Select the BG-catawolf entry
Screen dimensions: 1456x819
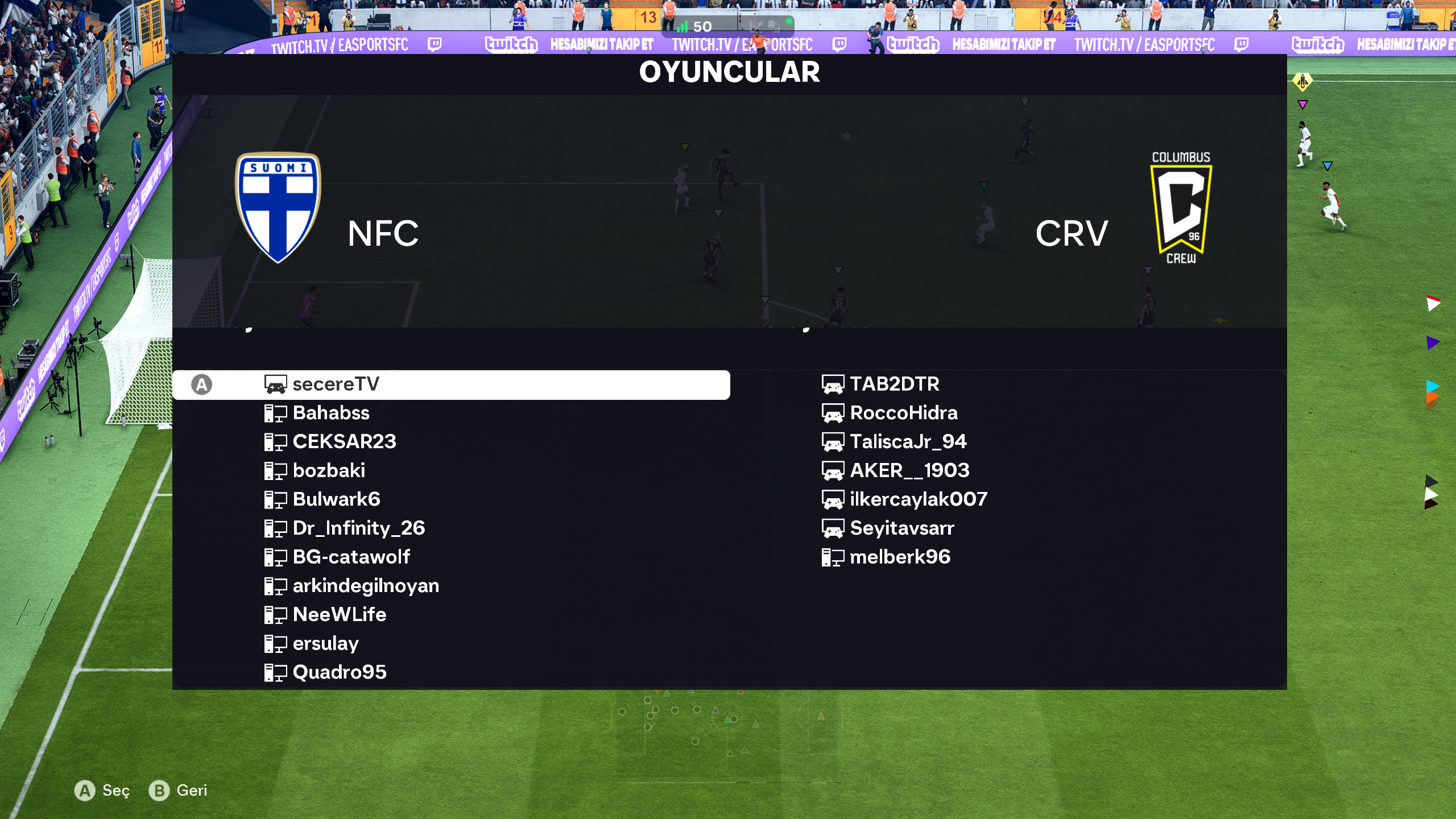coord(351,557)
